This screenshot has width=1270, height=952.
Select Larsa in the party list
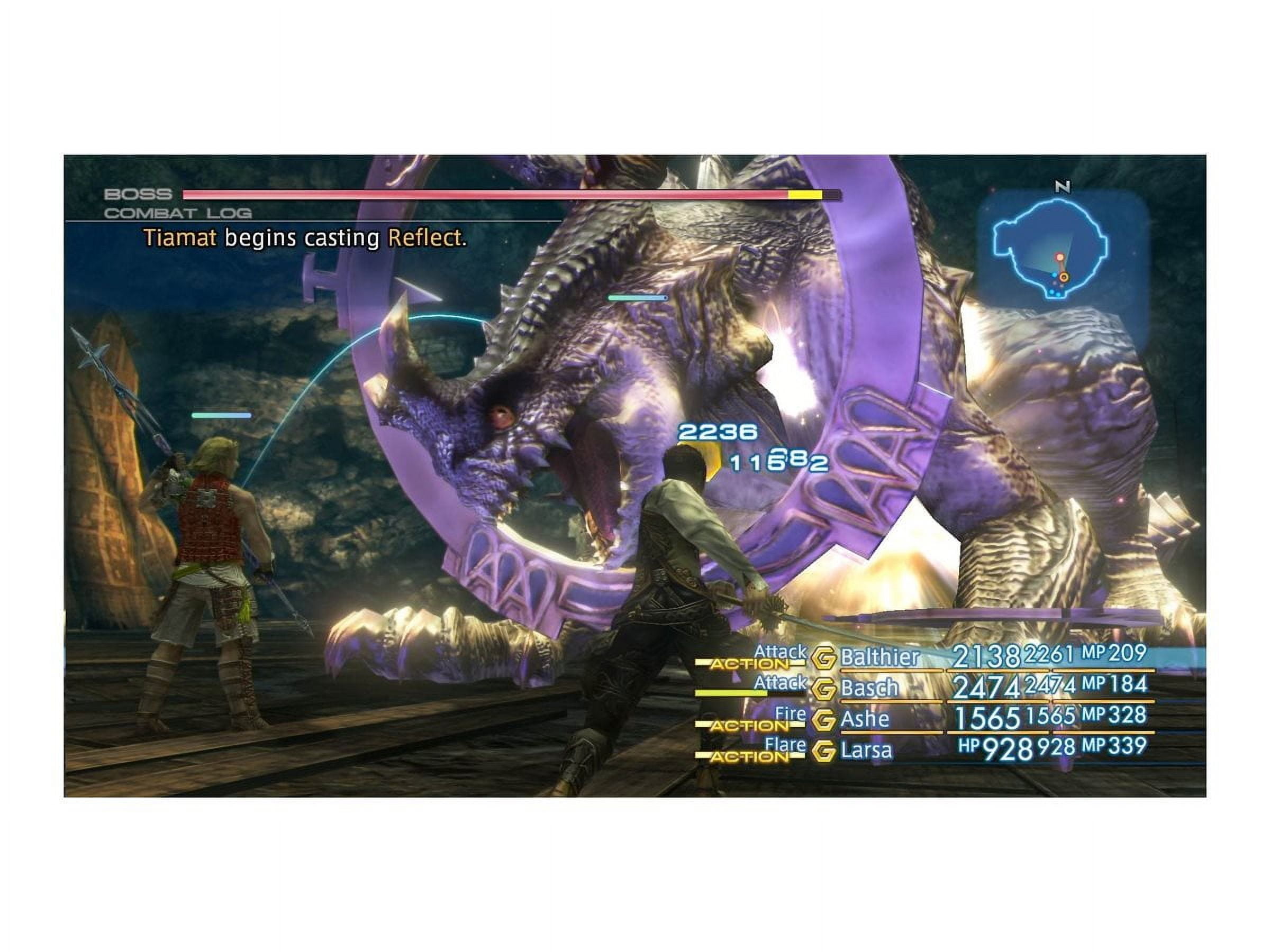pyautogui.click(x=866, y=750)
